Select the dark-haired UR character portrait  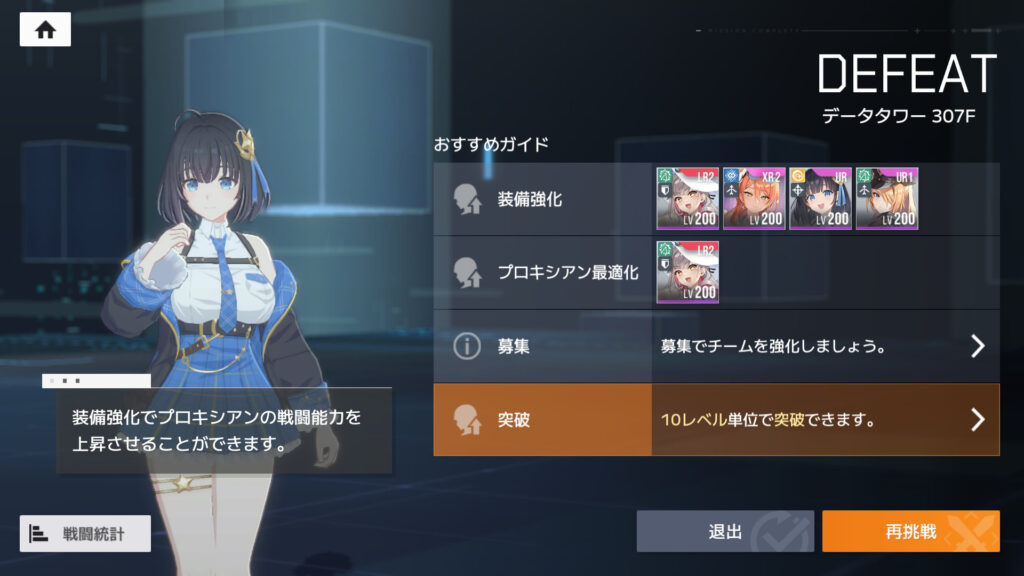[820, 198]
